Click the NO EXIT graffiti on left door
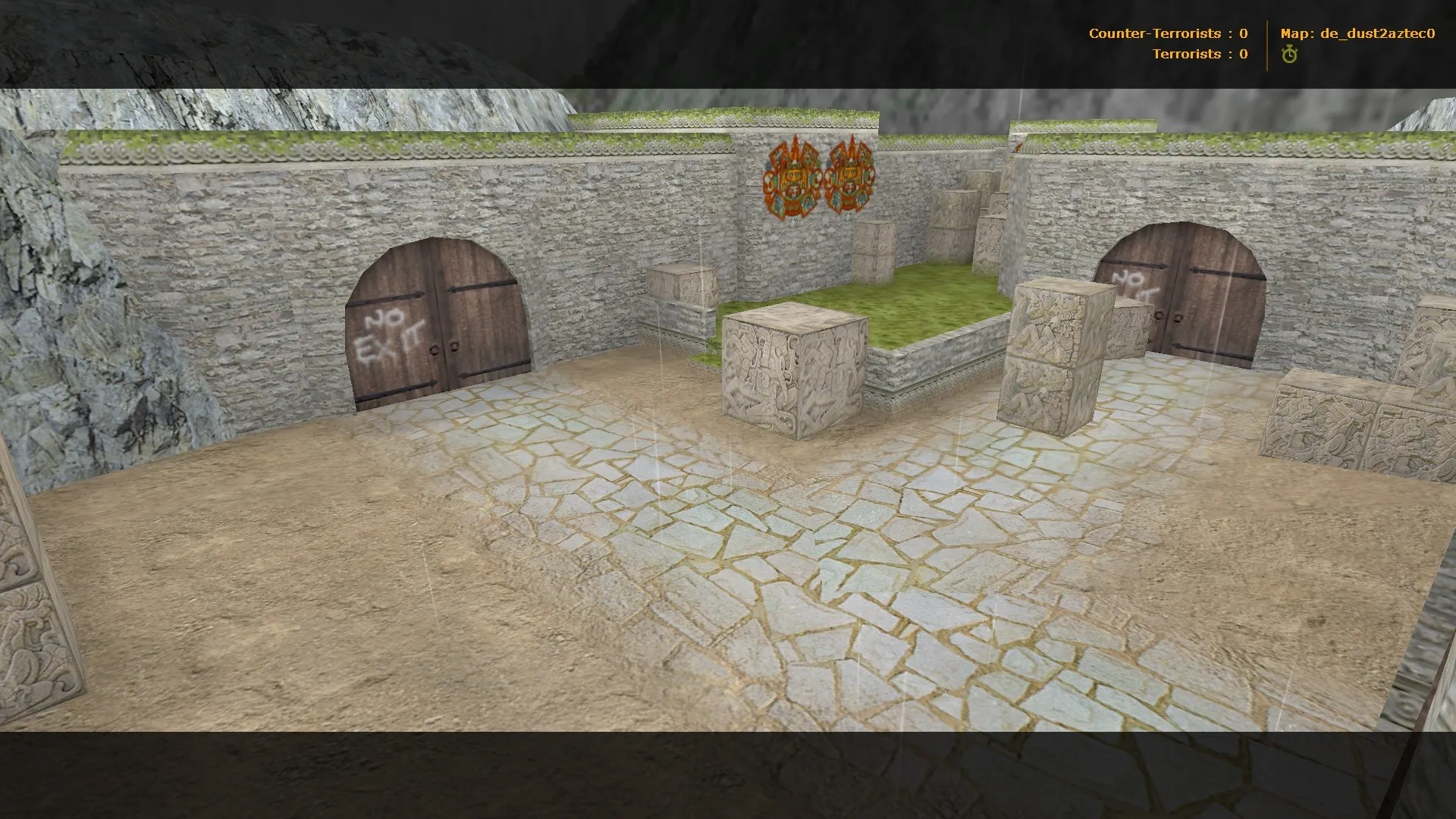This screenshot has width=1456, height=819. [391, 332]
